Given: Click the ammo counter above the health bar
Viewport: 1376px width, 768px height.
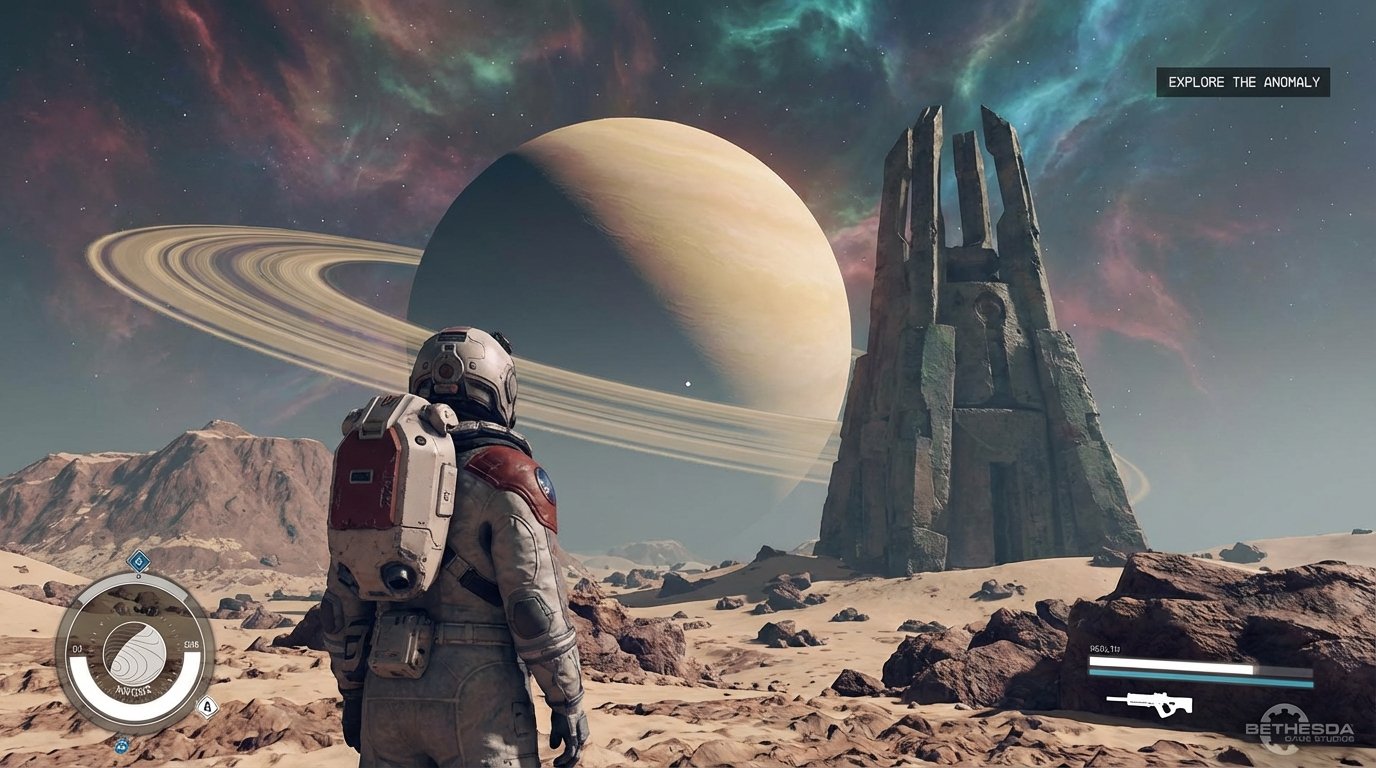Looking at the screenshot, I should point(1104,648).
